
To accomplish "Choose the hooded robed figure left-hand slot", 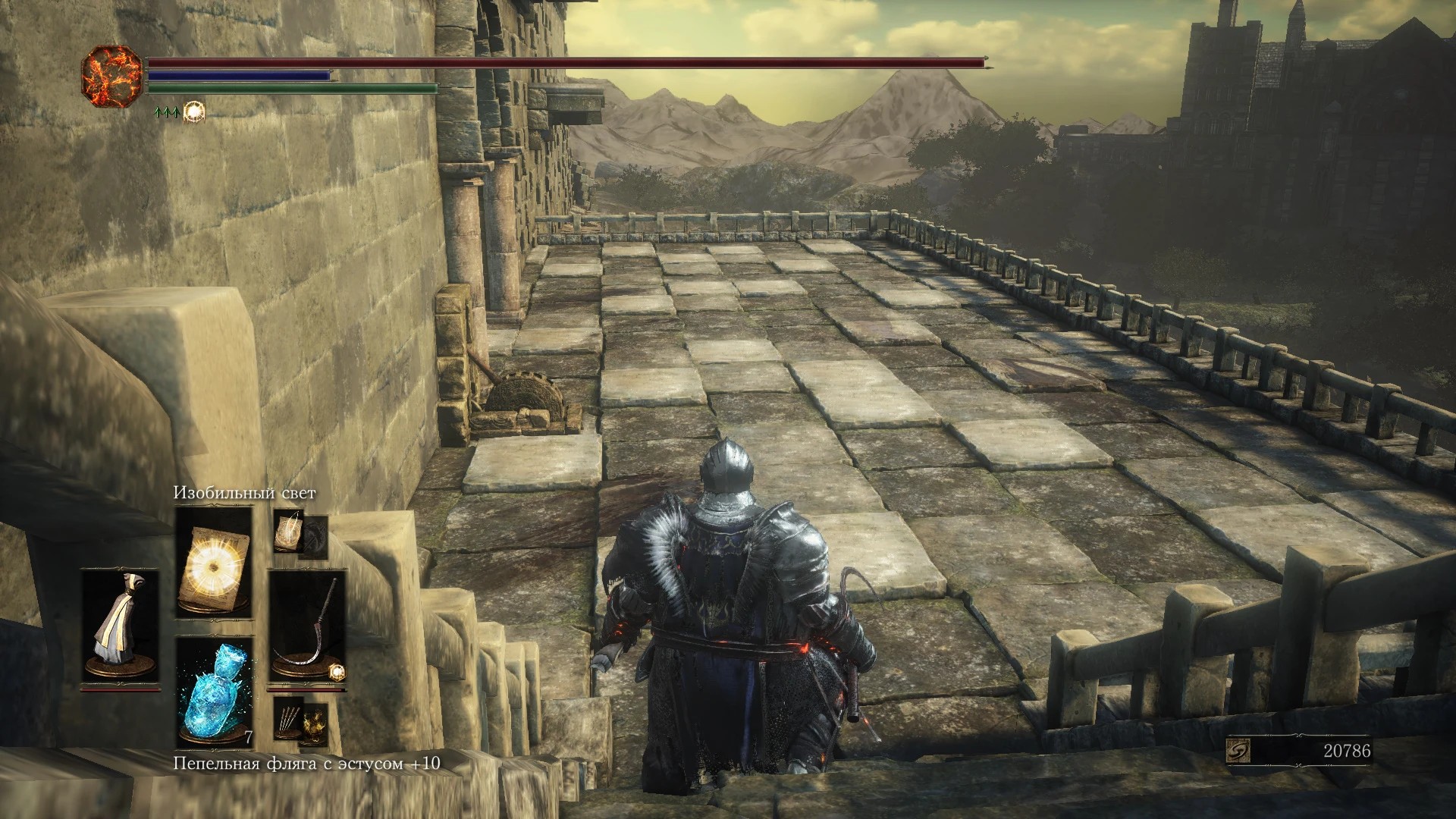I will (x=121, y=626).
